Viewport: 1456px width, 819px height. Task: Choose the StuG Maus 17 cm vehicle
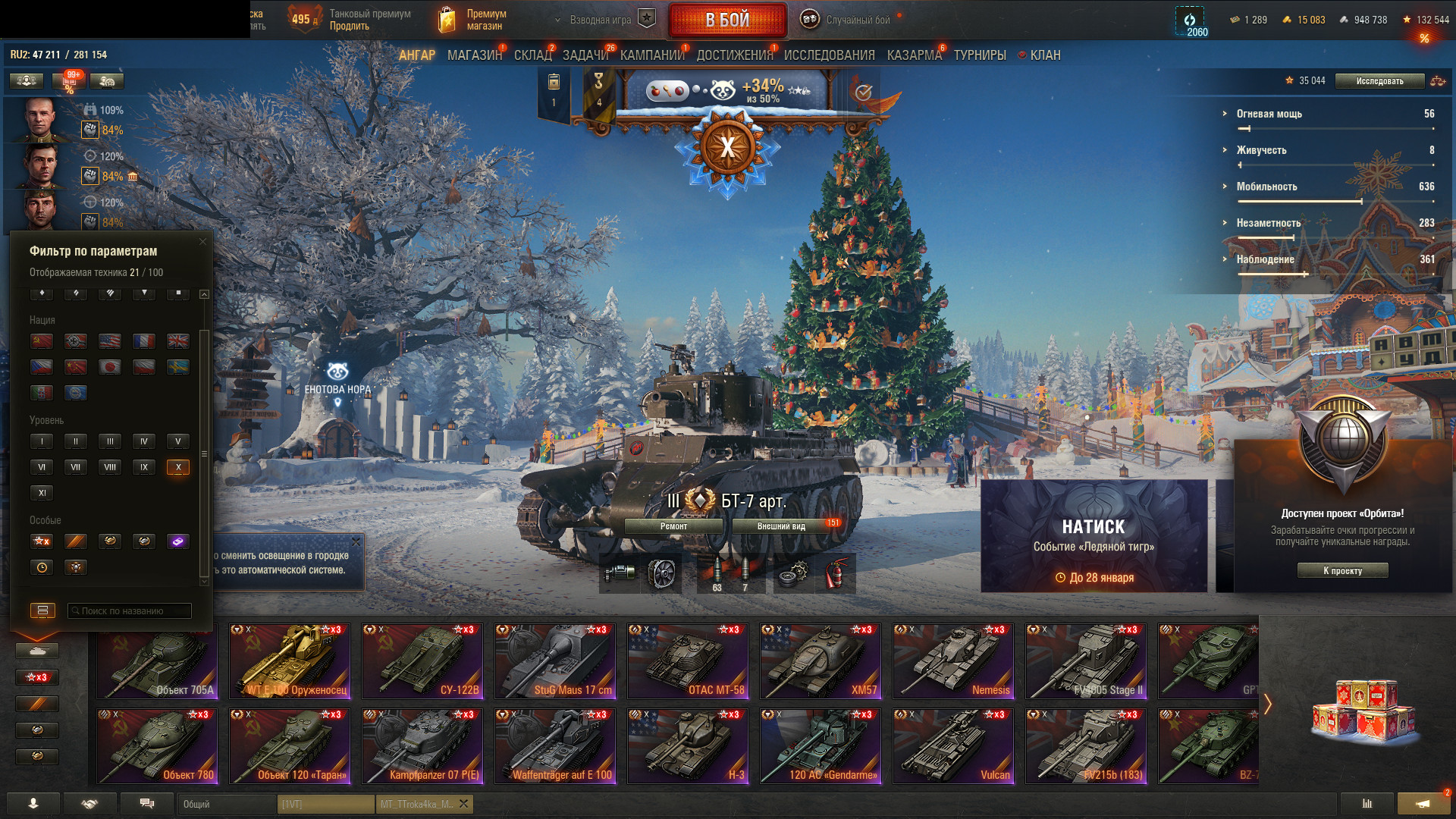(555, 661)
